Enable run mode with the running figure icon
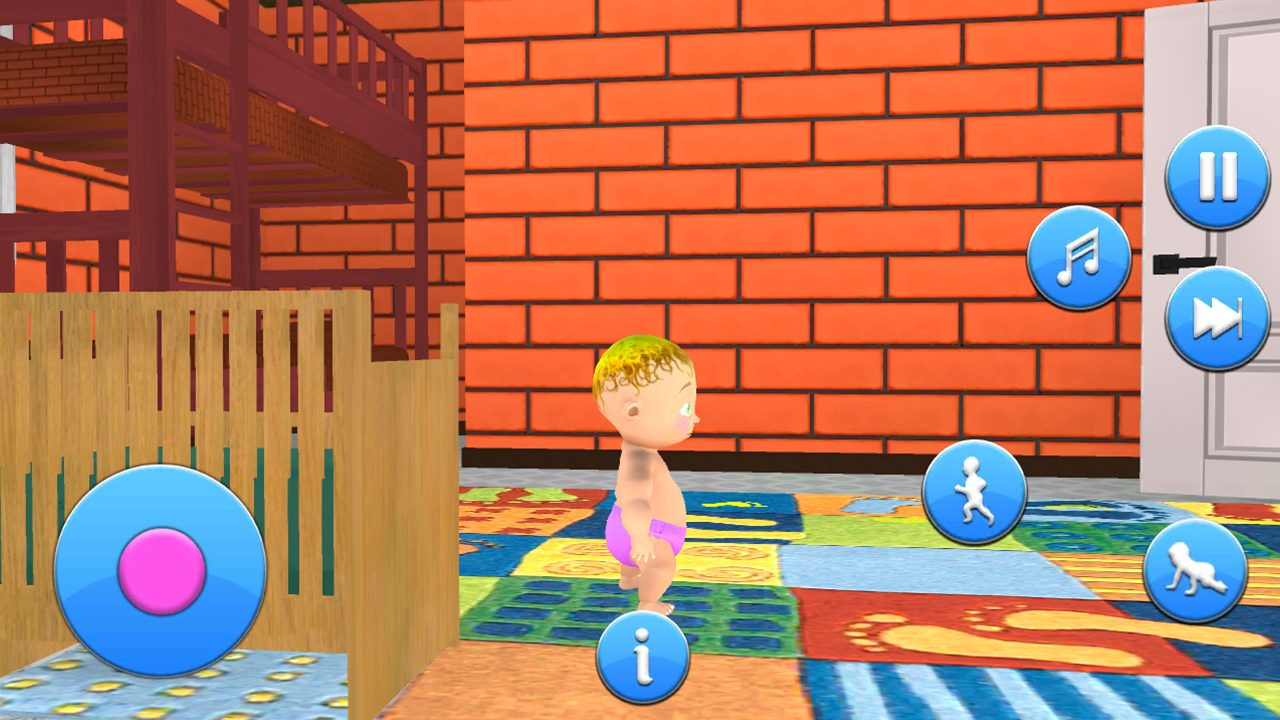The height and width of the screenshot is (720, 1280). click(974, 489)
